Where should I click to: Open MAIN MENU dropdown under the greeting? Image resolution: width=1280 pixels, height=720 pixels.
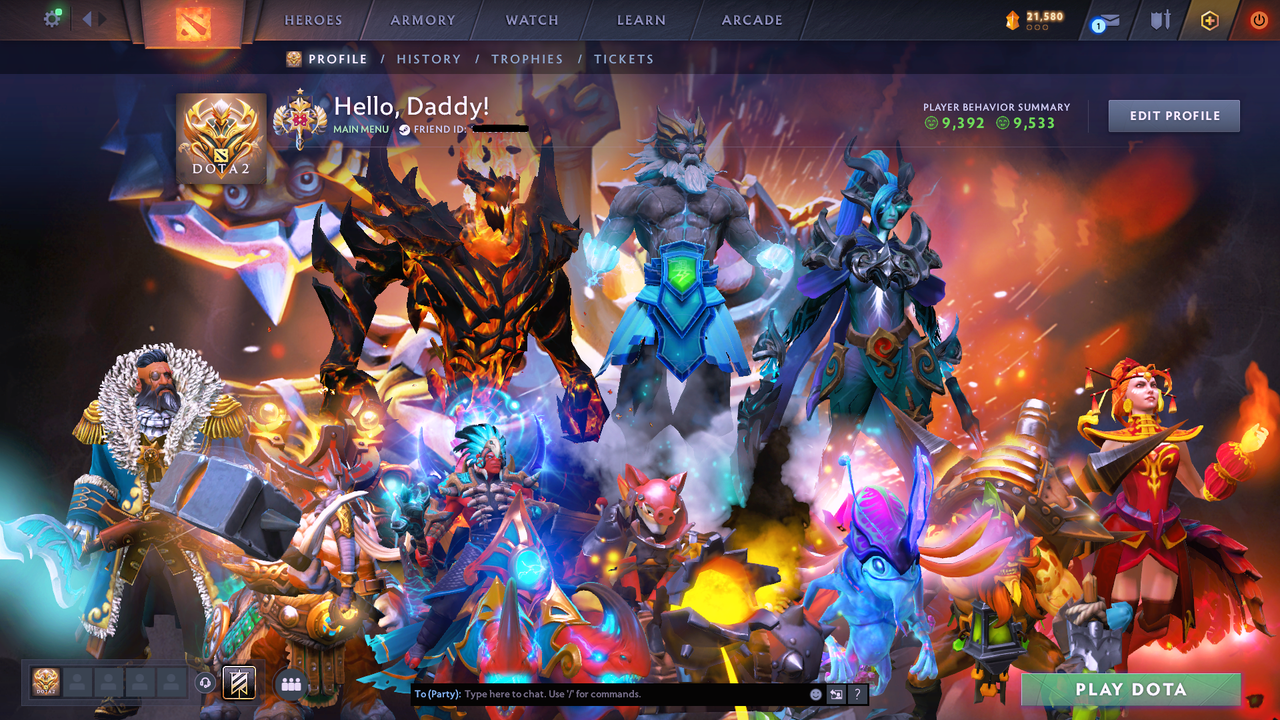coord(360,128)
